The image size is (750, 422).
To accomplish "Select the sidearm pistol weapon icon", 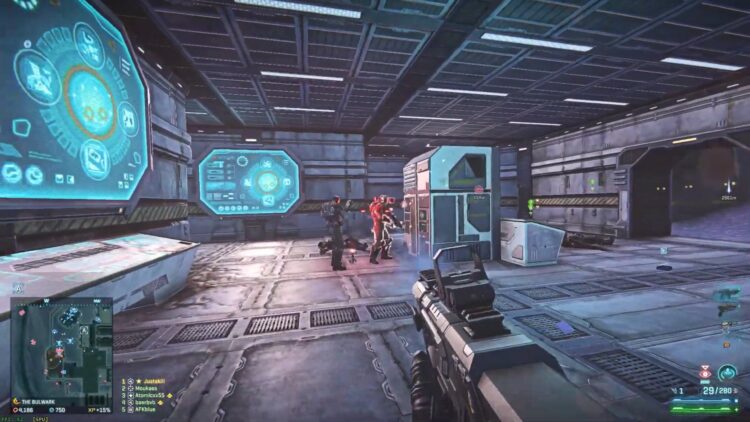I will click(727, 311).
